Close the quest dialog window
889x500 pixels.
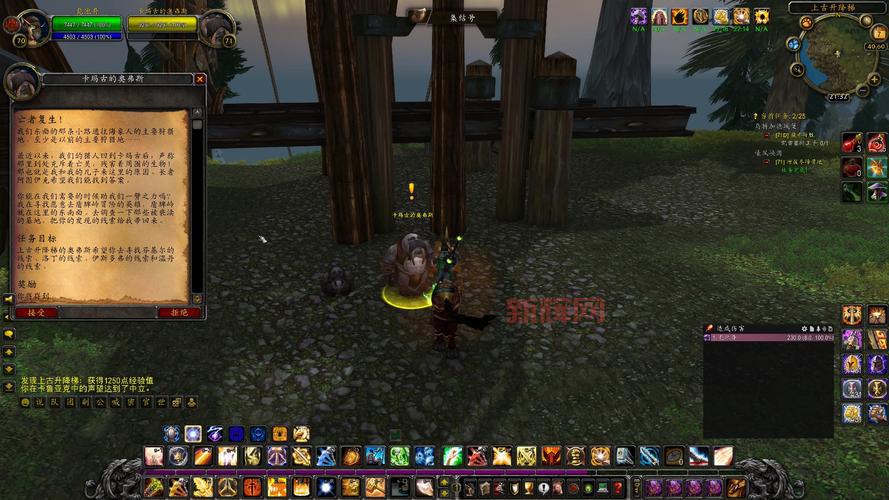200,79
